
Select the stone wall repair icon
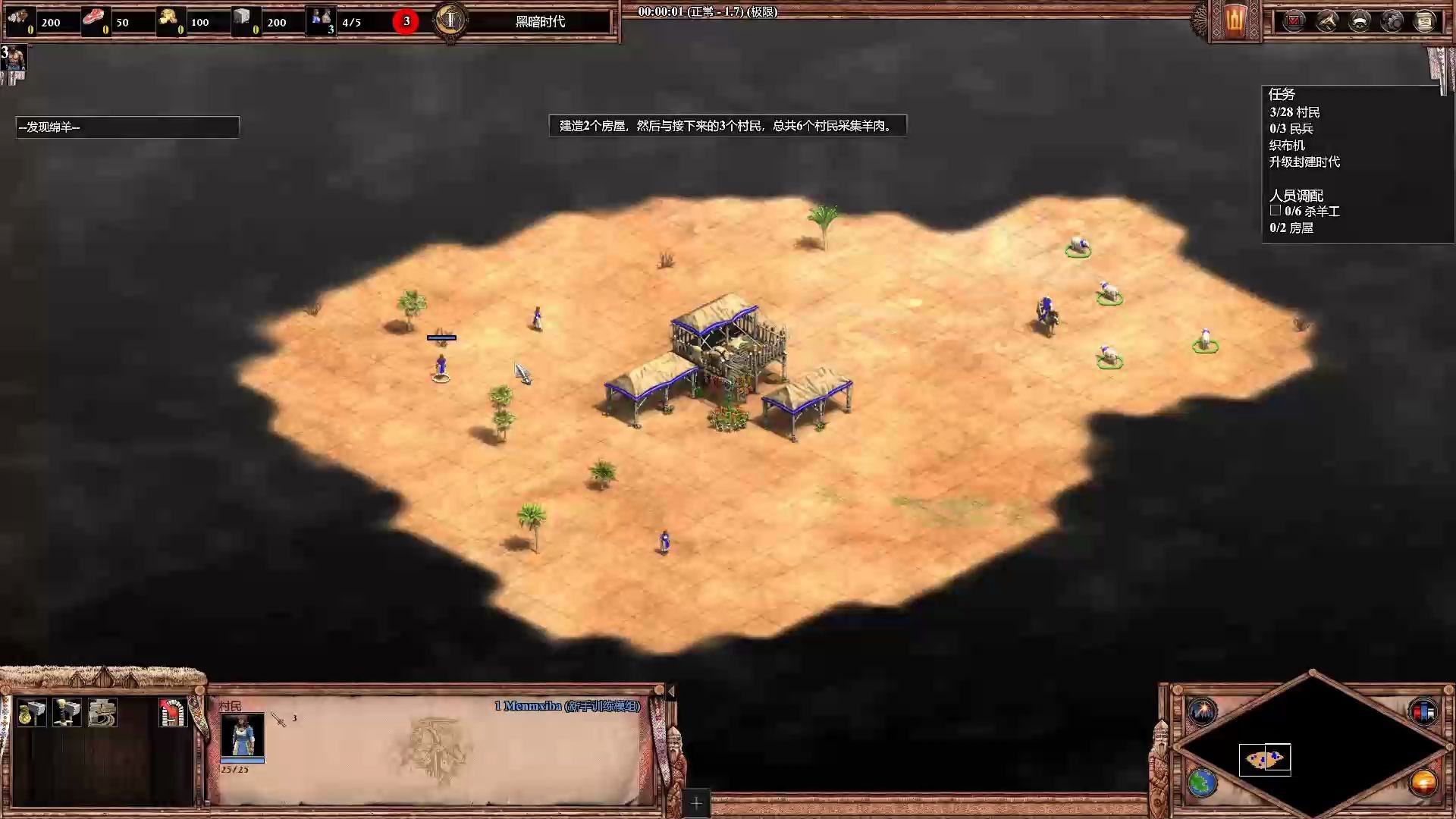point(102,713)
